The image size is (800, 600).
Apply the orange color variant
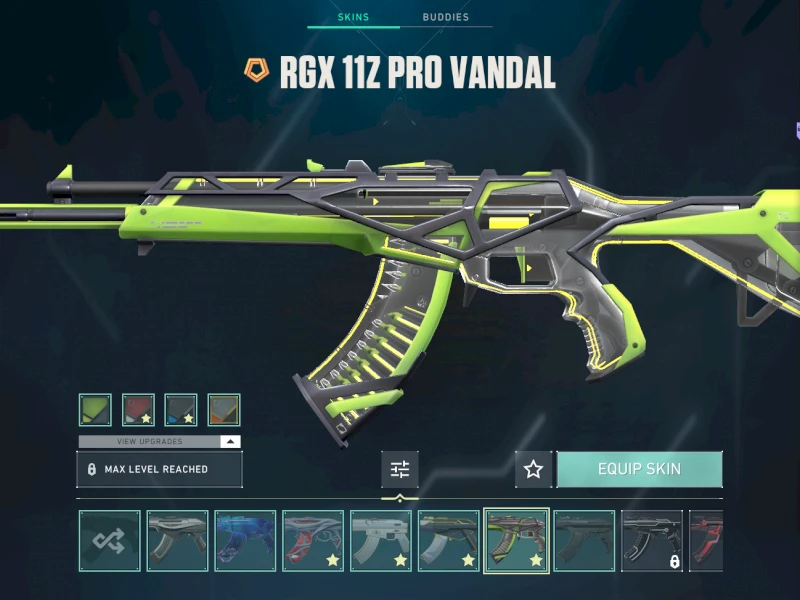click(223, 410)
